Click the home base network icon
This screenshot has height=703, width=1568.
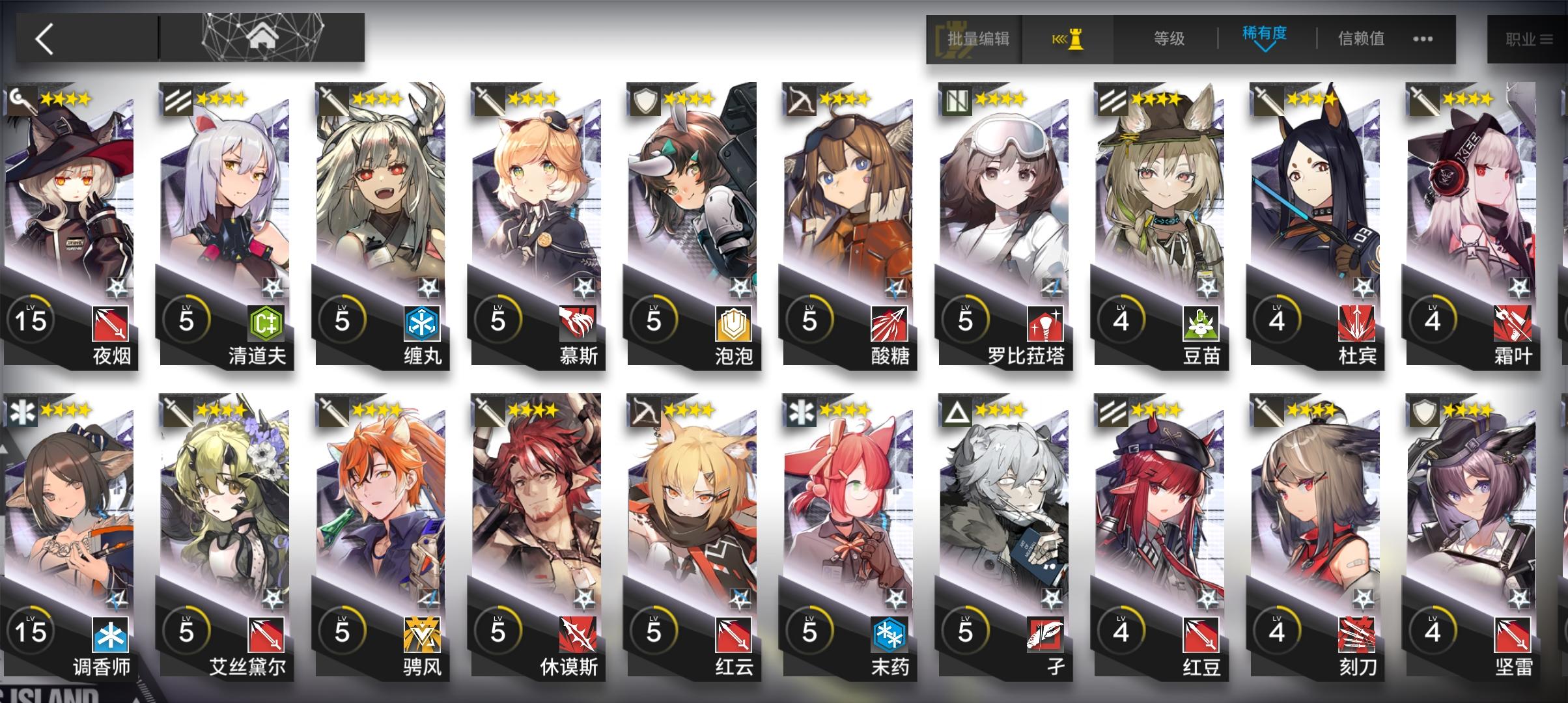point(262,38)
